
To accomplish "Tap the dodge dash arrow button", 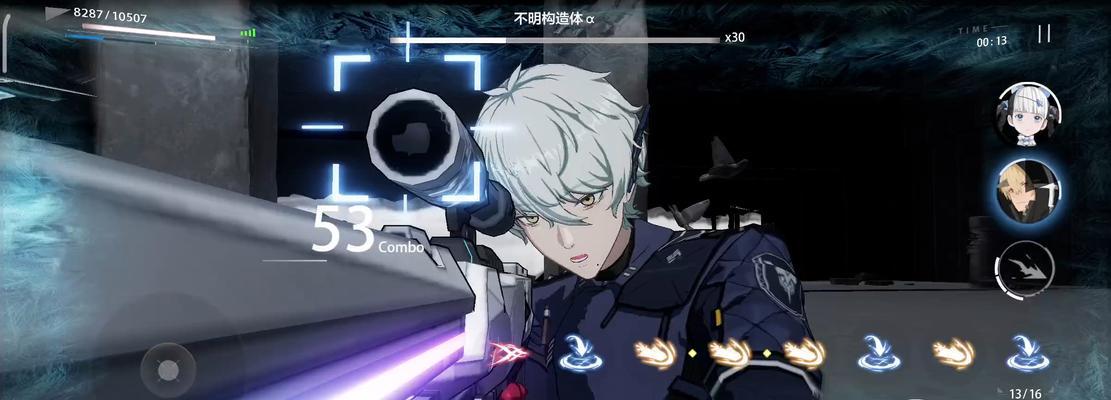I will click(x=1027, y=268).
